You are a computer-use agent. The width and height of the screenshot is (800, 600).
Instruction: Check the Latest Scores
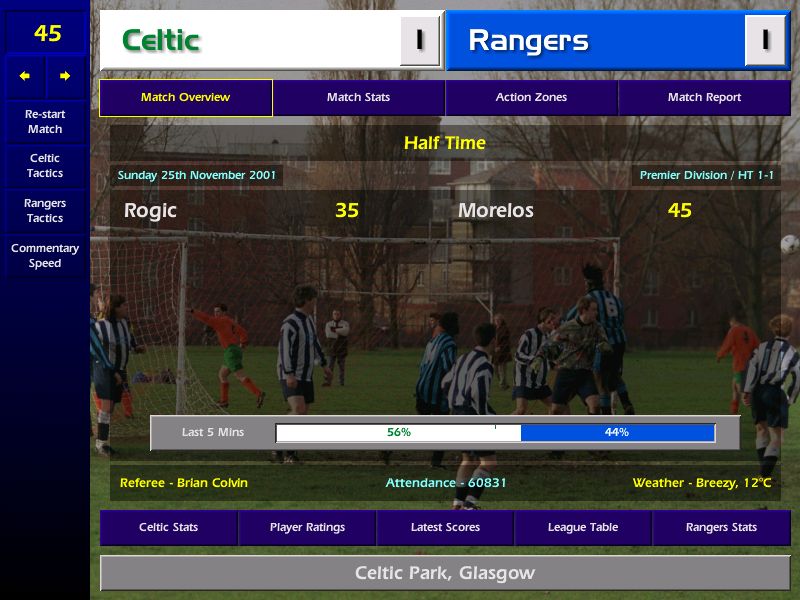tap(445, 528)
